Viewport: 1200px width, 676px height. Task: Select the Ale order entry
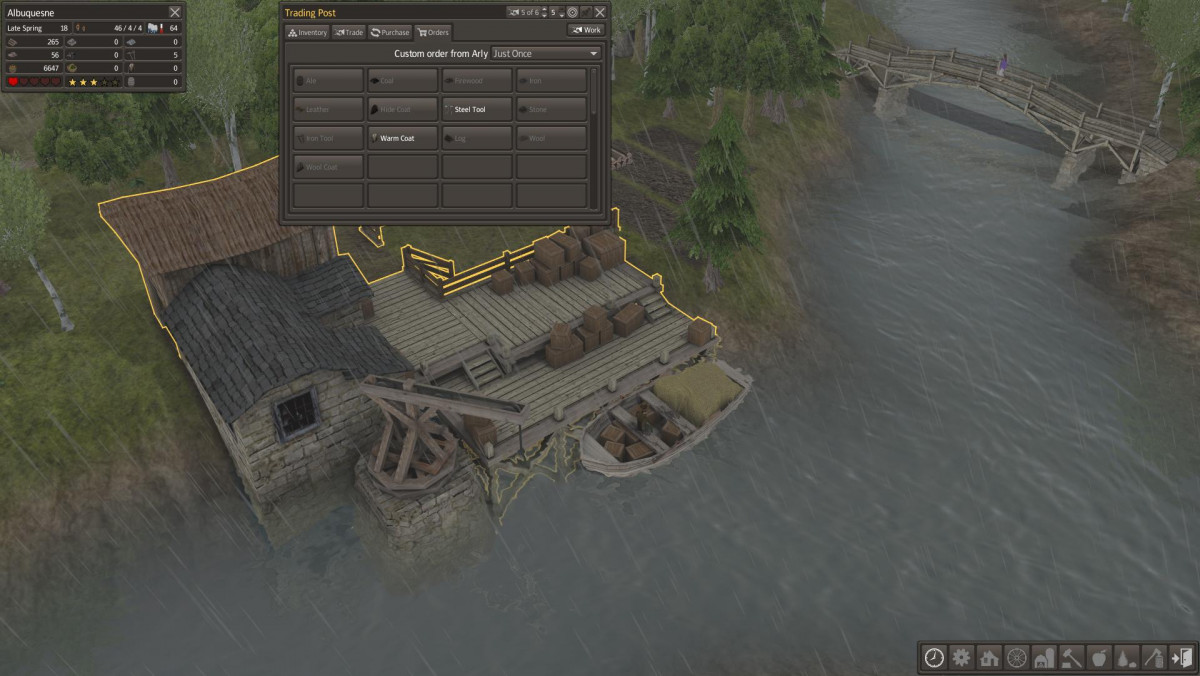click(329, 81)
